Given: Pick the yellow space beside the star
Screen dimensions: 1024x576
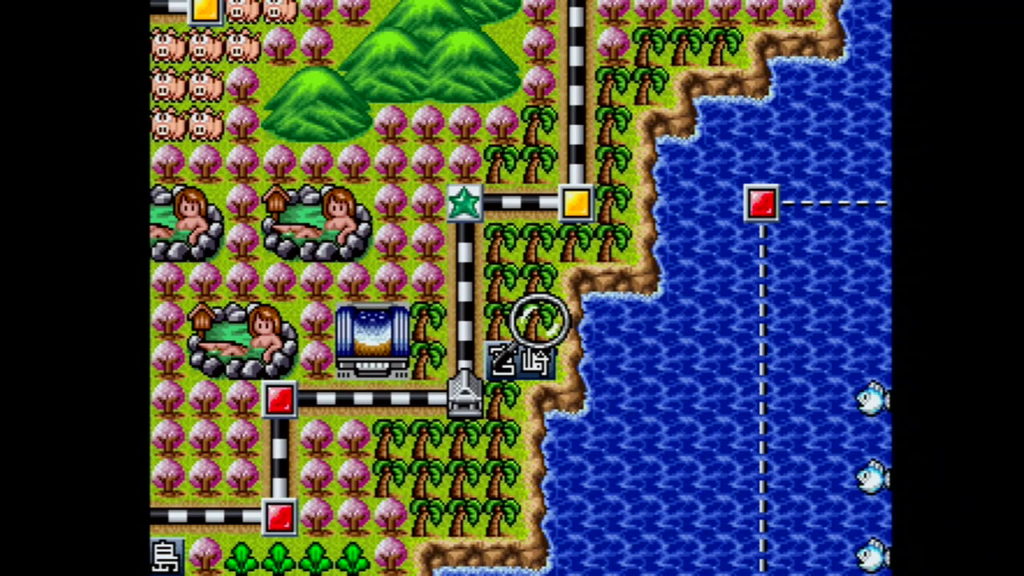Looking at the screenshot, I should click(576, 202).
